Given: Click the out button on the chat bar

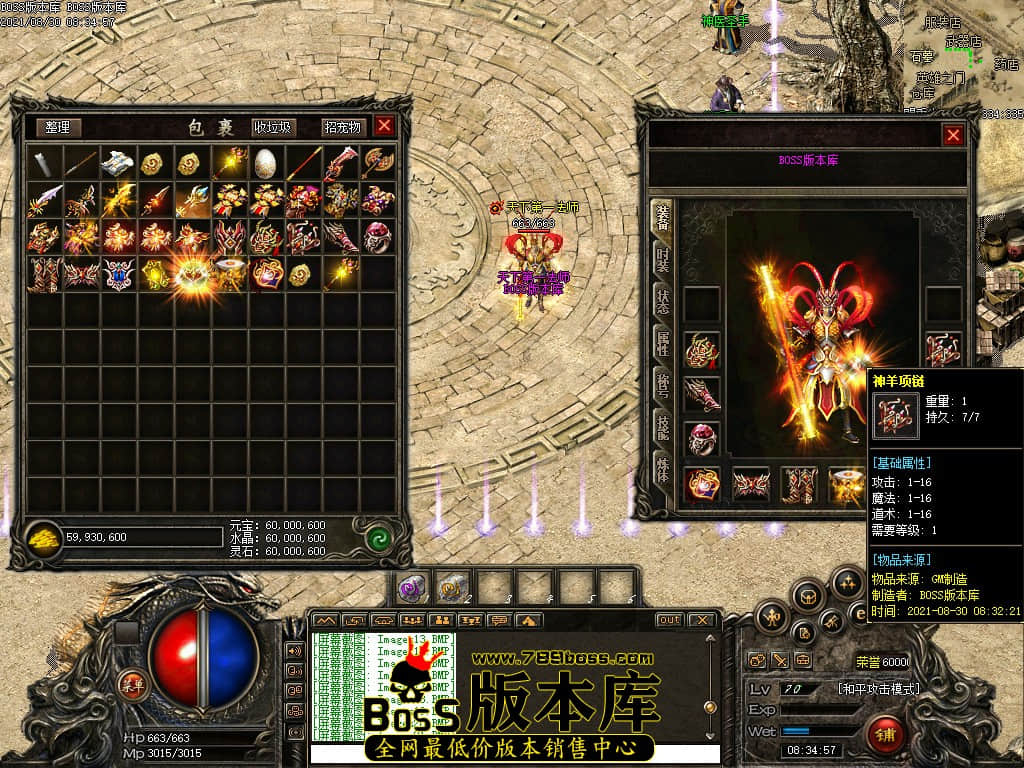Looking at the screenshot, I should (669, 620).
